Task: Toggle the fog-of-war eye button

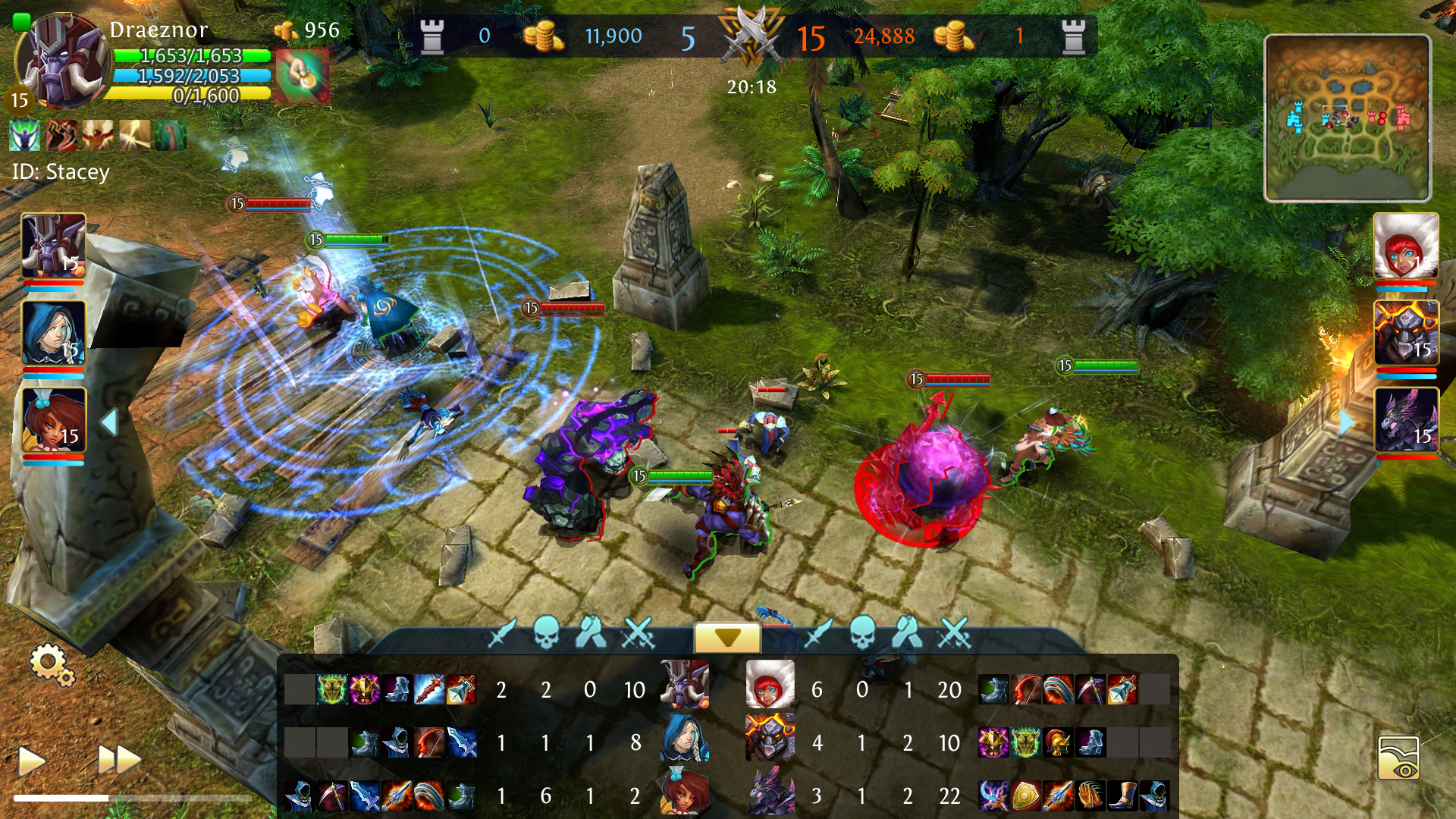Action: (1398, 758)
